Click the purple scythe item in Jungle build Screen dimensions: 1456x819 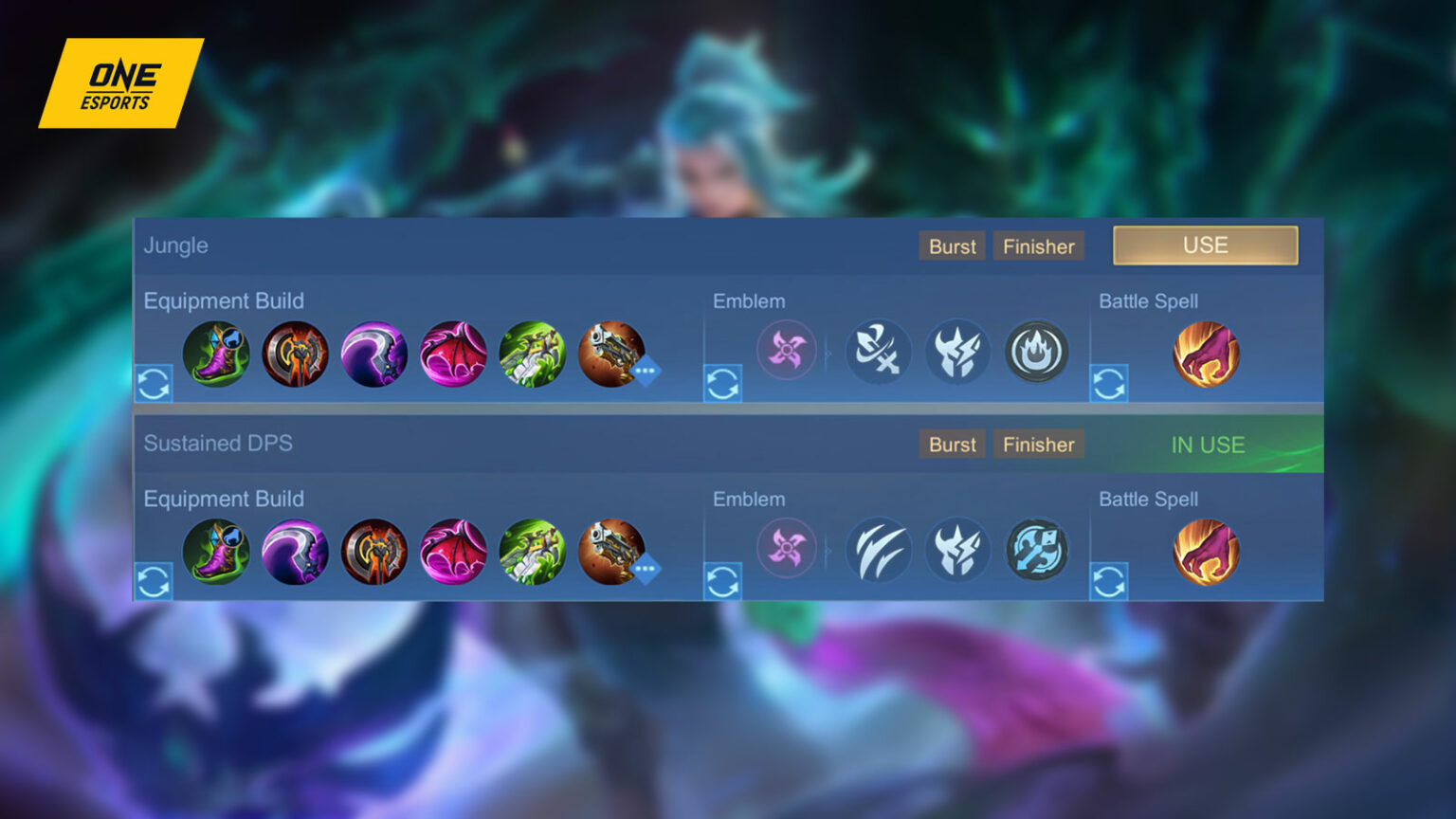[x=373, y=353]
